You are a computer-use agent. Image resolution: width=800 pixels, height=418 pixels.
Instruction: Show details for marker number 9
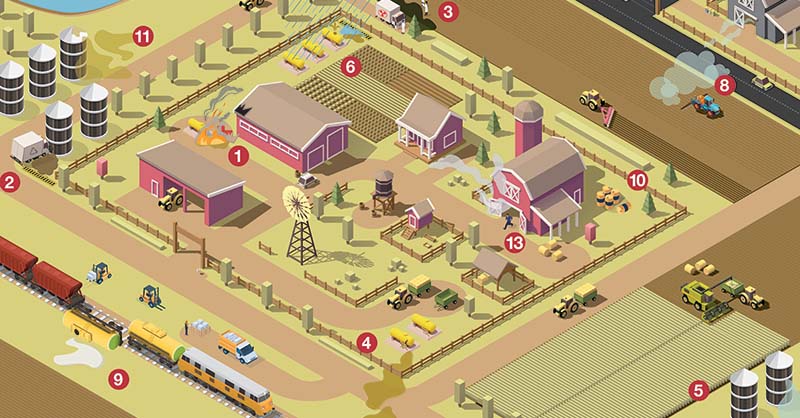119,378
